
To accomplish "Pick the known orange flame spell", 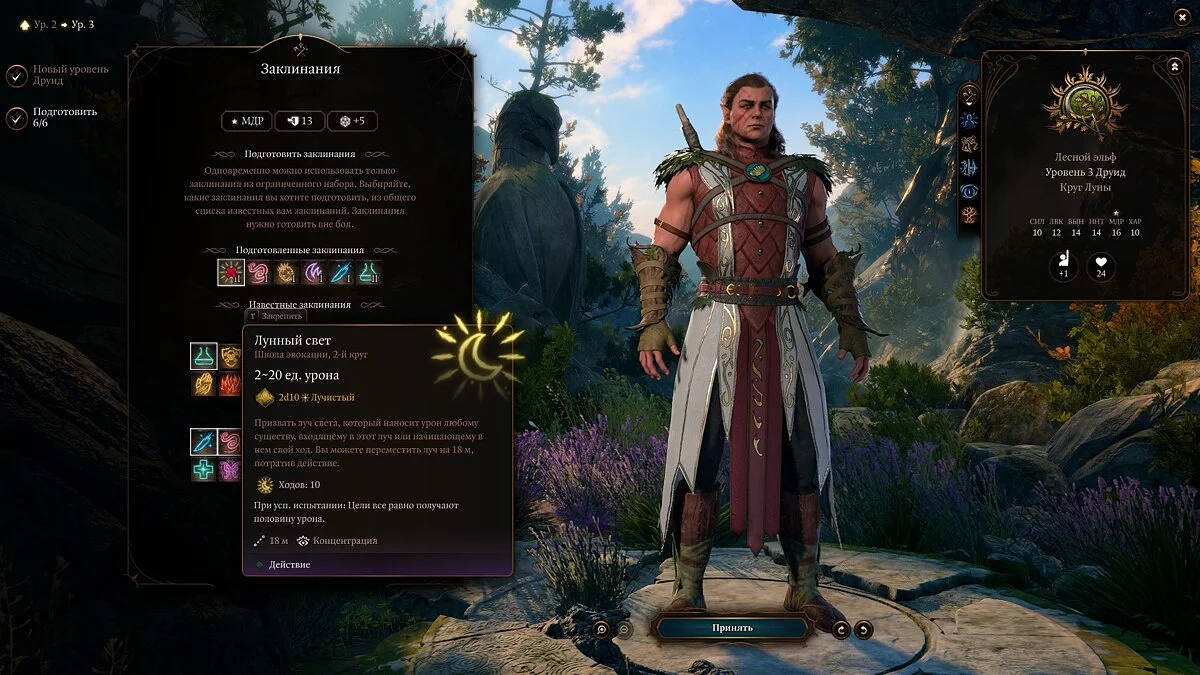I will coord(231,384).
